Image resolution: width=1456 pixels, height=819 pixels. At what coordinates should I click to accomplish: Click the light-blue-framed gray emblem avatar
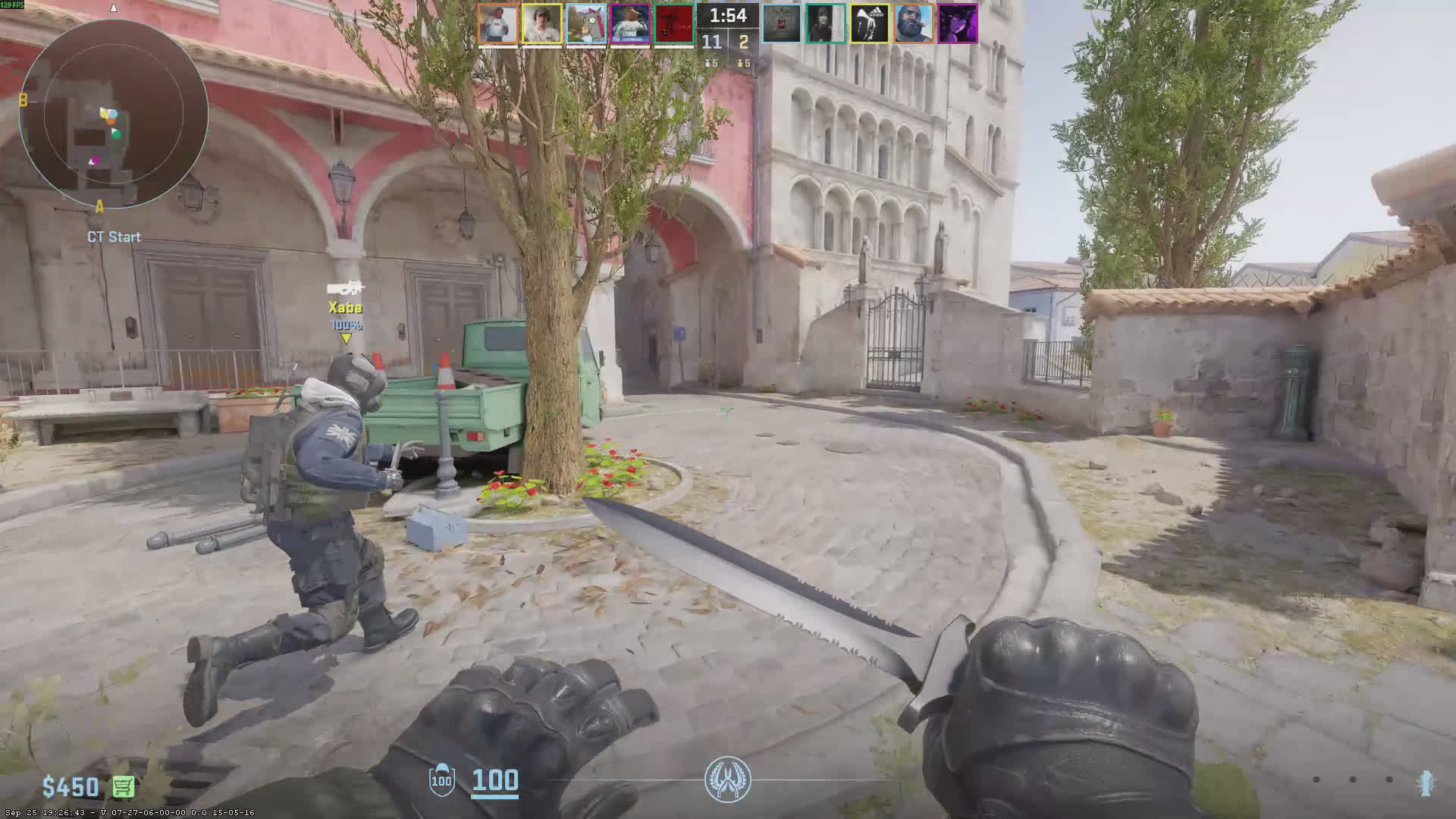point(781,24)
